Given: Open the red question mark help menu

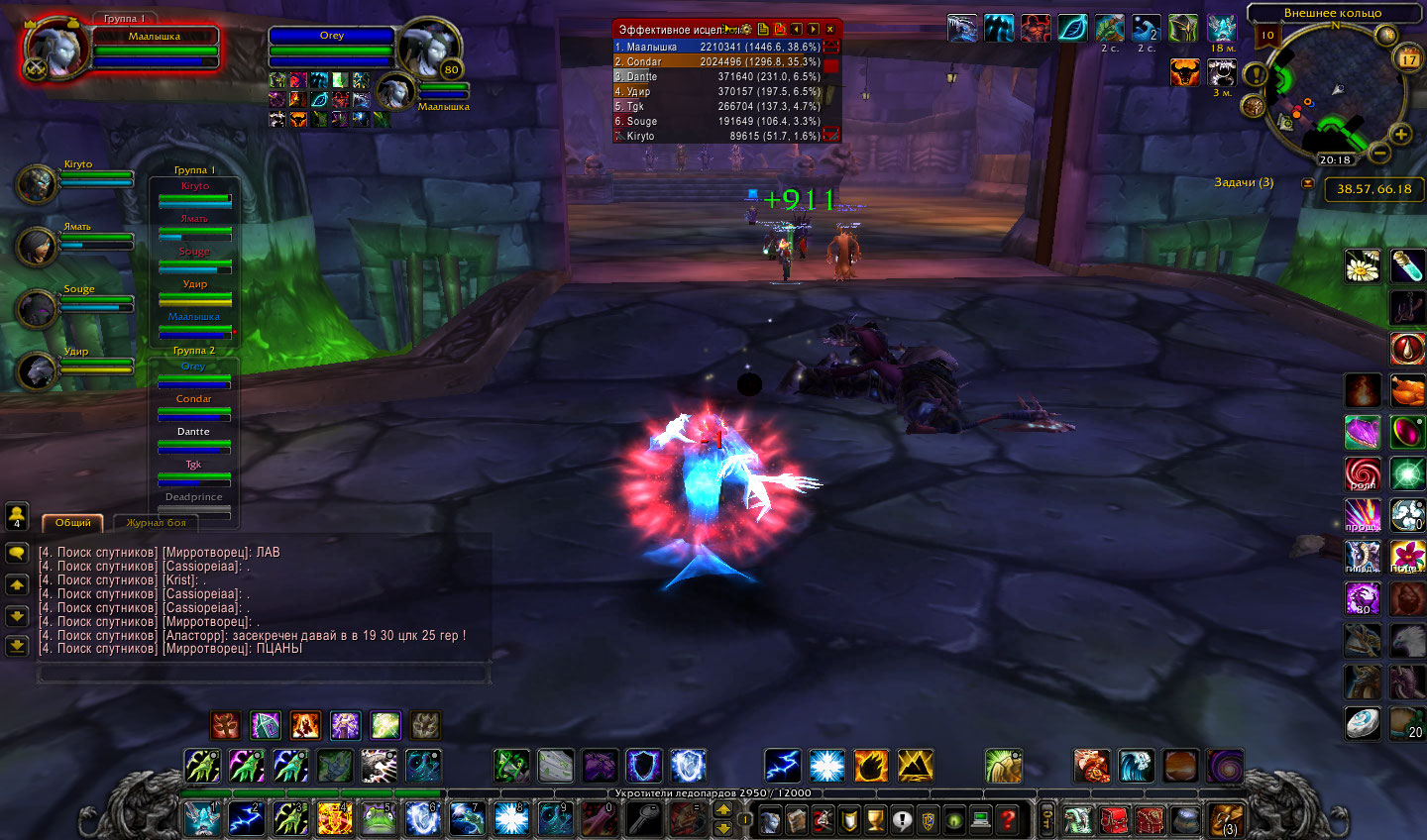Looking at the screenshot, I should 1007,819.
